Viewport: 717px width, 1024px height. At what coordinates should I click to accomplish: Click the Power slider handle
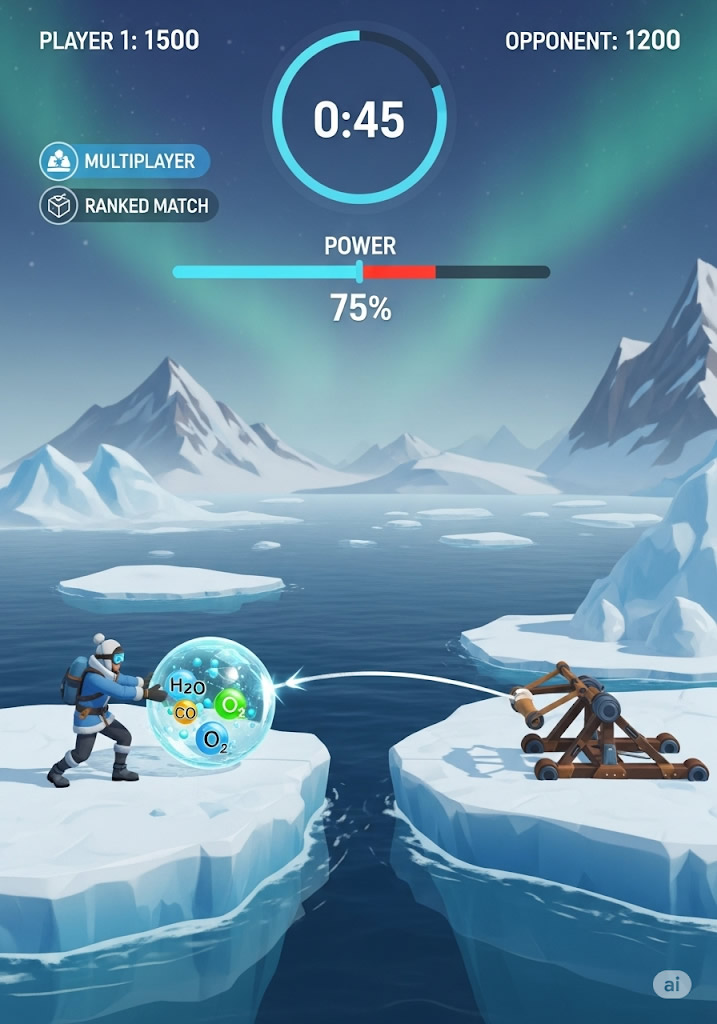pos(360,272)
